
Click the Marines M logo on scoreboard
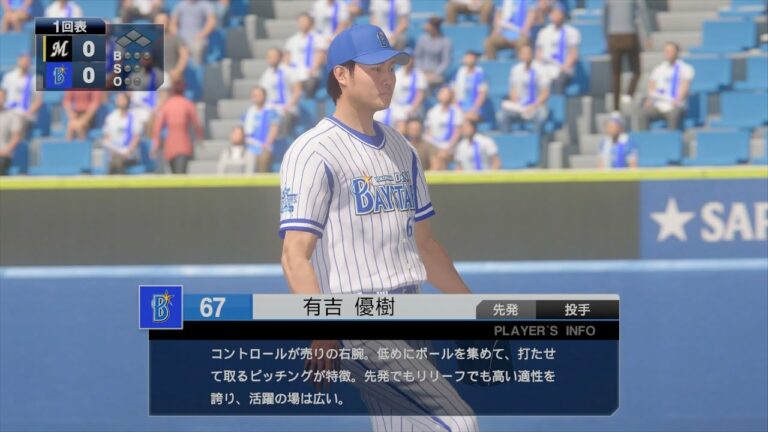tap(58, 47)
